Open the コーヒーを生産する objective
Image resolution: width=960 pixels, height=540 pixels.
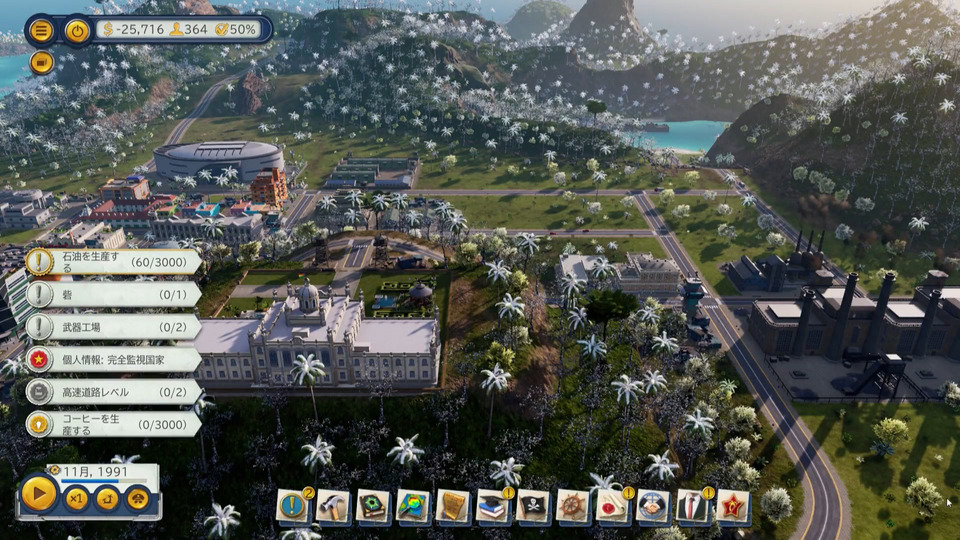coord(112,423)
